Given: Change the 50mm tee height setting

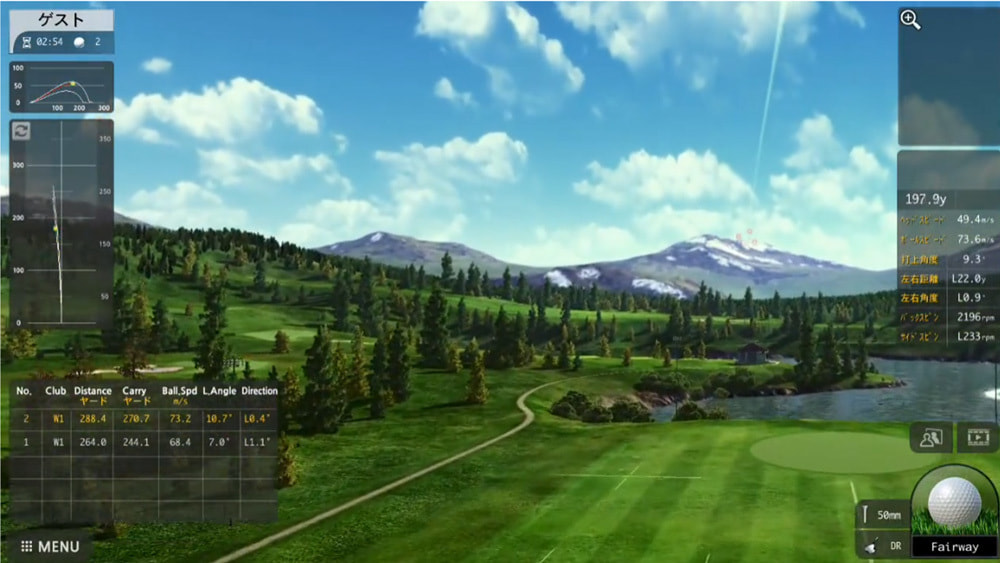Looking at the screenshot, I should tap(882, 513).
